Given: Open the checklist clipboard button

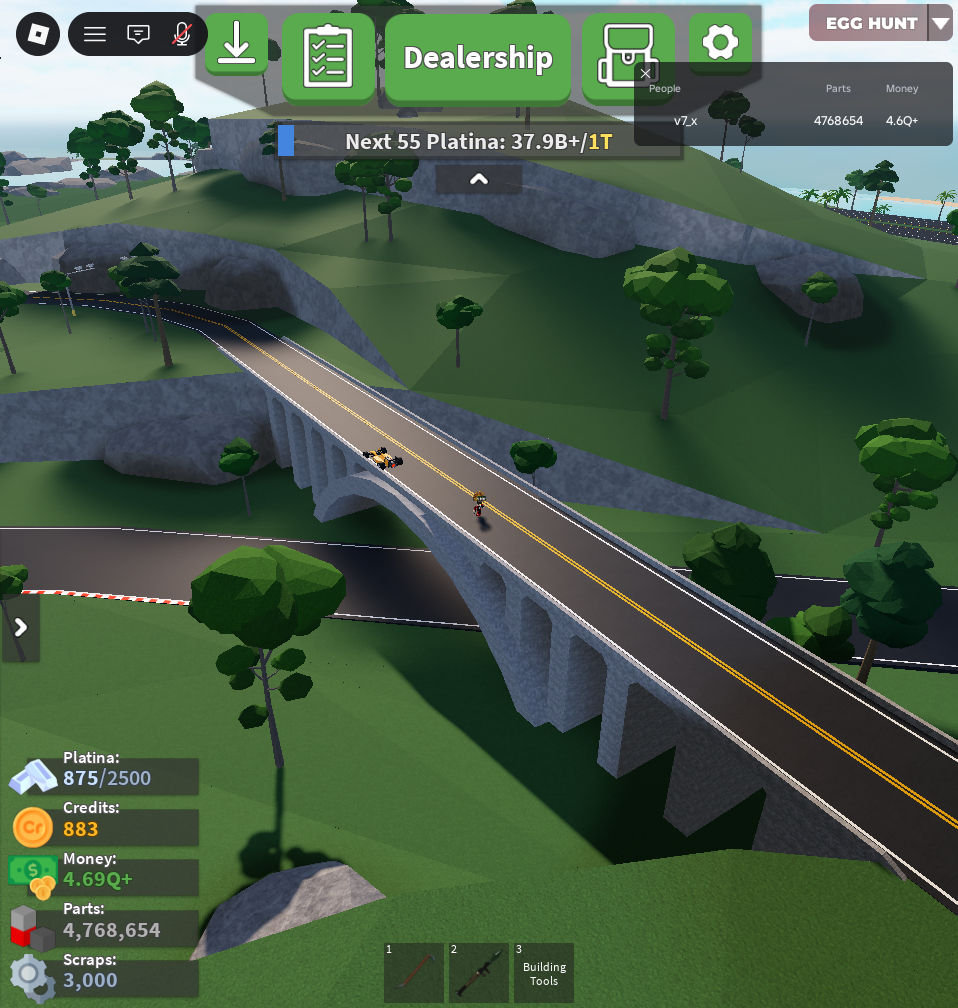Looking at the screenshot, I should click(328, 58).
